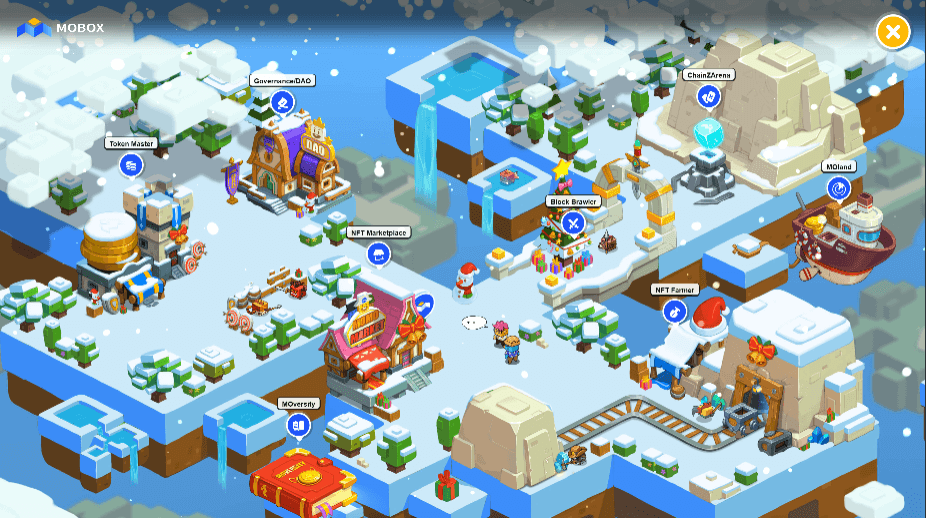Close the world map with the X button
Viewport: 926px width, 518px height.
pos(892,32)
